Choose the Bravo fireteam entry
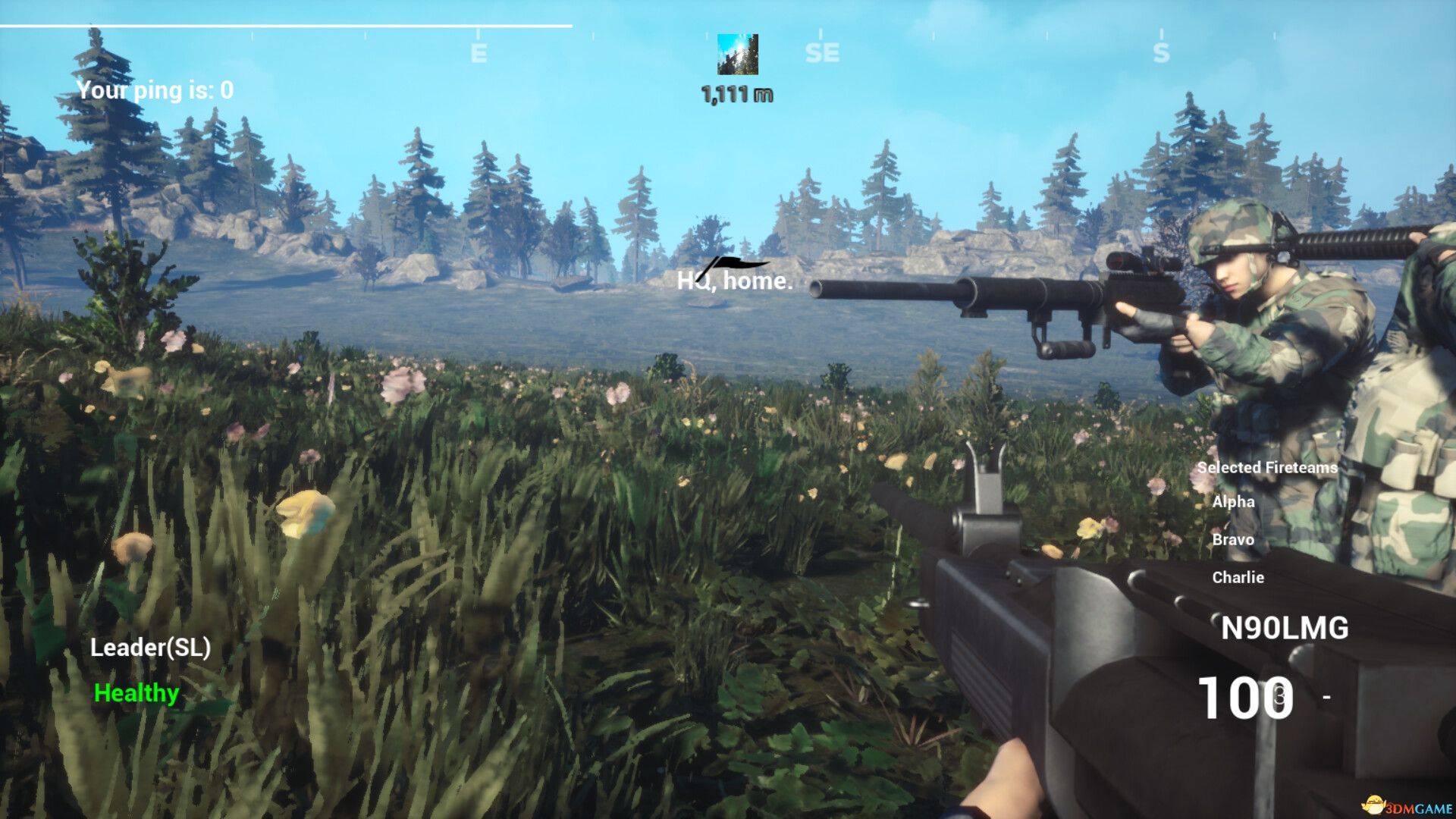Image resolution: width=1456 pixels, height=819 pixels. [1232, 540]
